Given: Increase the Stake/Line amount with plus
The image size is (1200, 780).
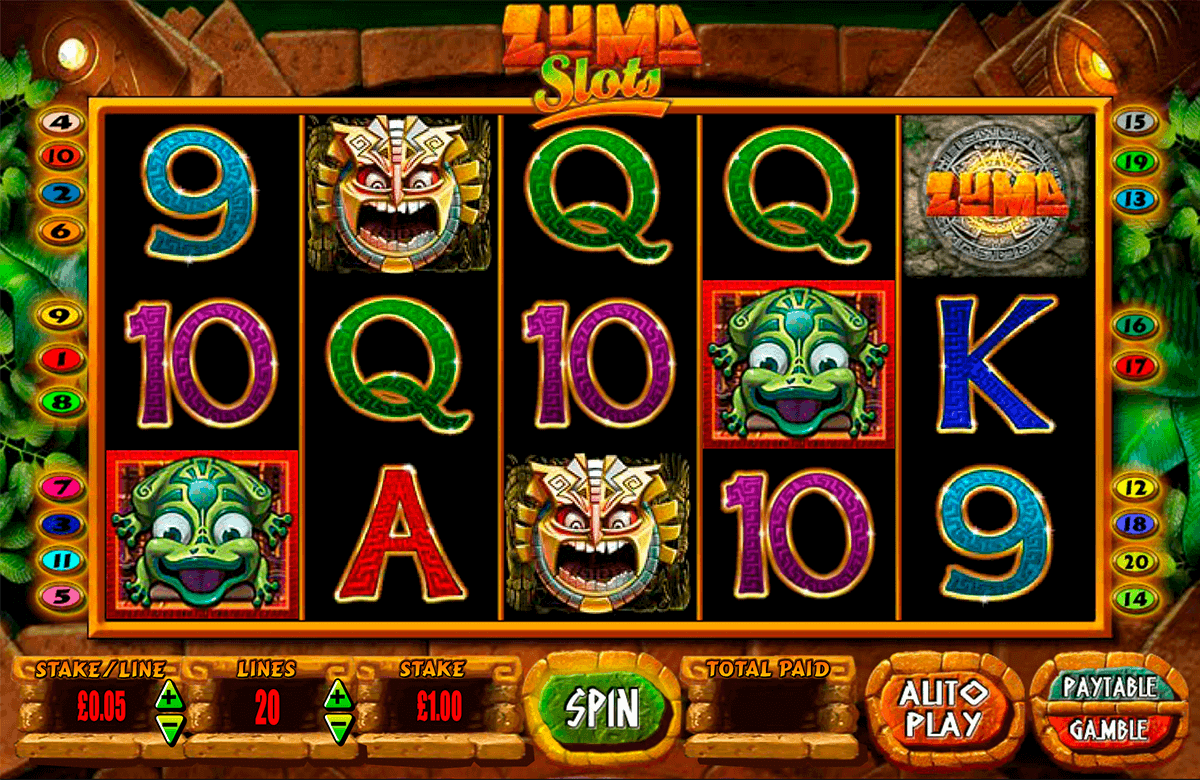Looking at the screenshot, I should (168, 693).
